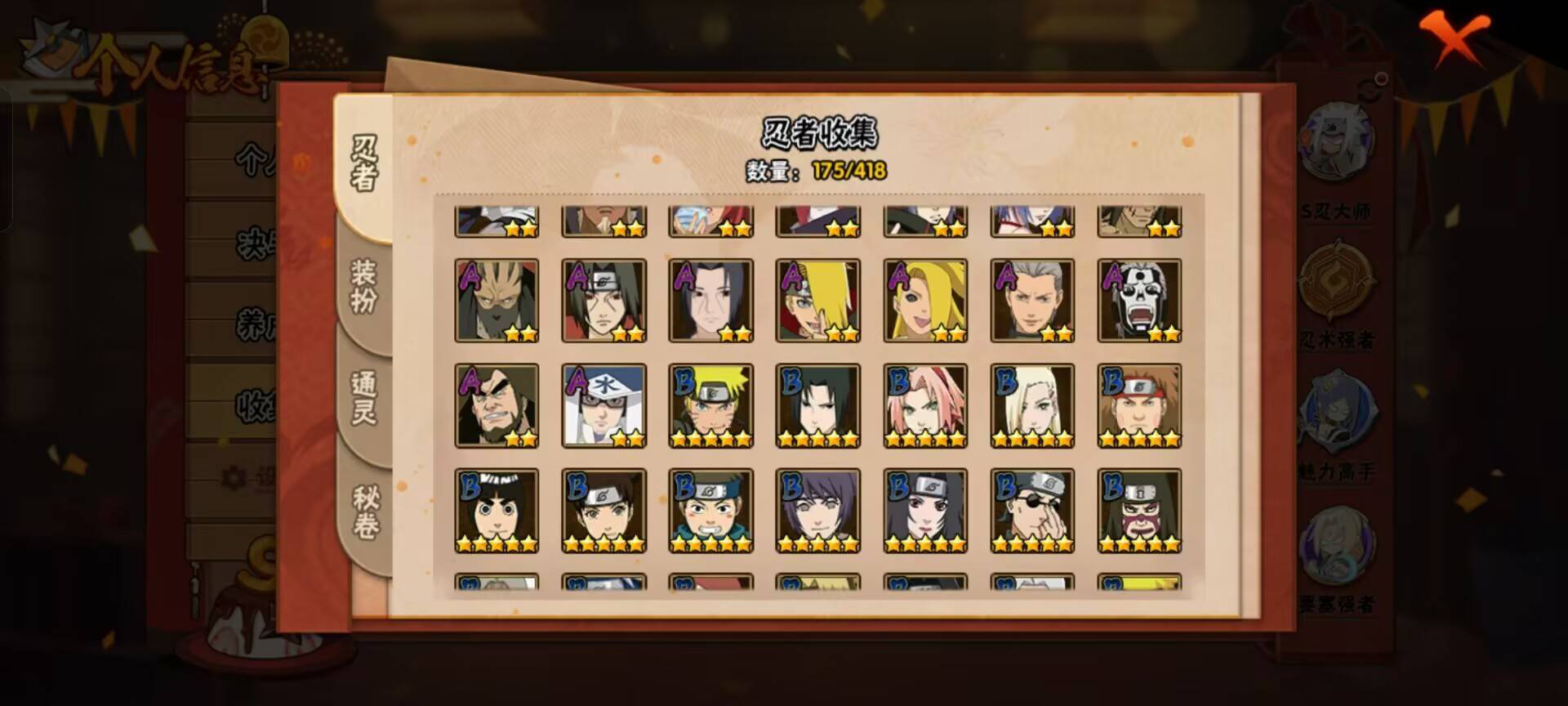Switch to the 忍者 tab
The height and width of the screenshot is (706, 1568).
[365, 163]
